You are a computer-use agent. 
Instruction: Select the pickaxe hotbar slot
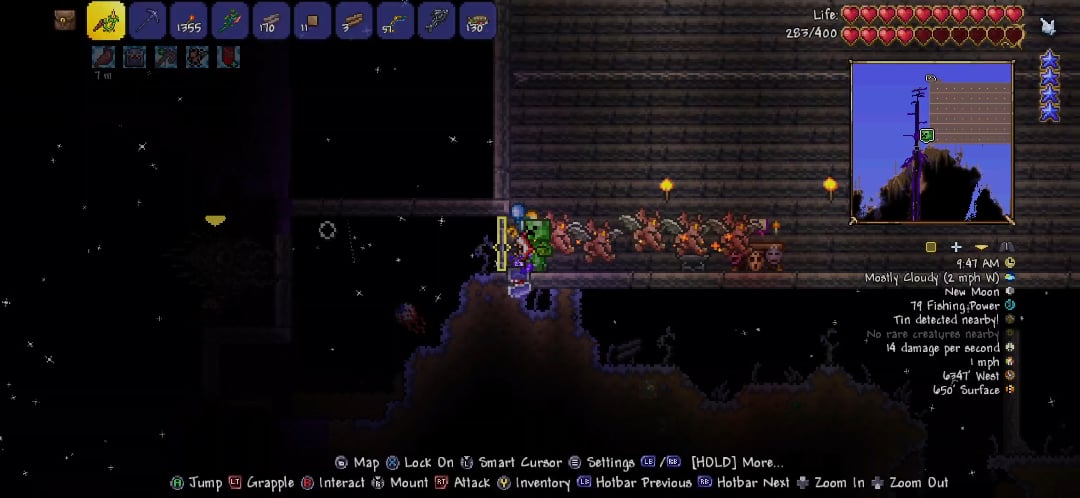coord(148,20)
